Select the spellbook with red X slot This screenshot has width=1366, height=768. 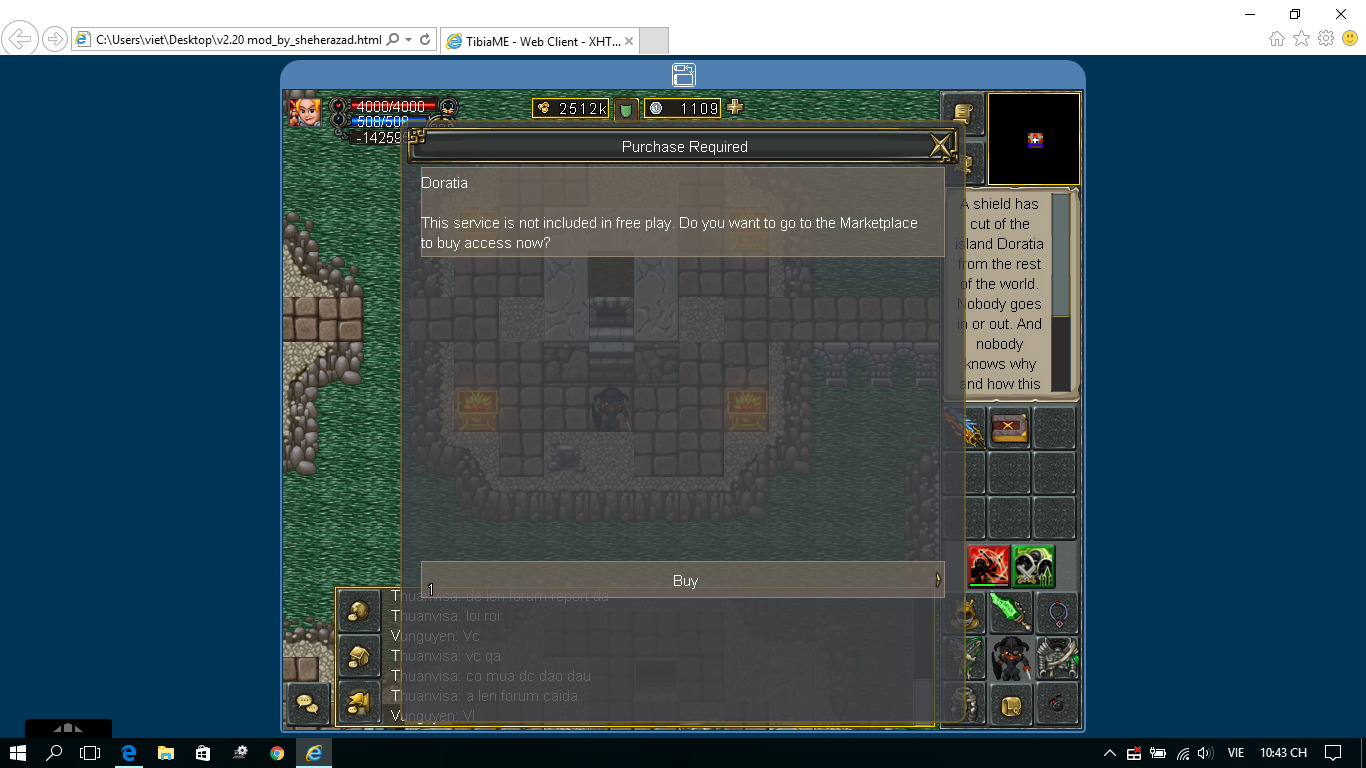point(1009,427)
